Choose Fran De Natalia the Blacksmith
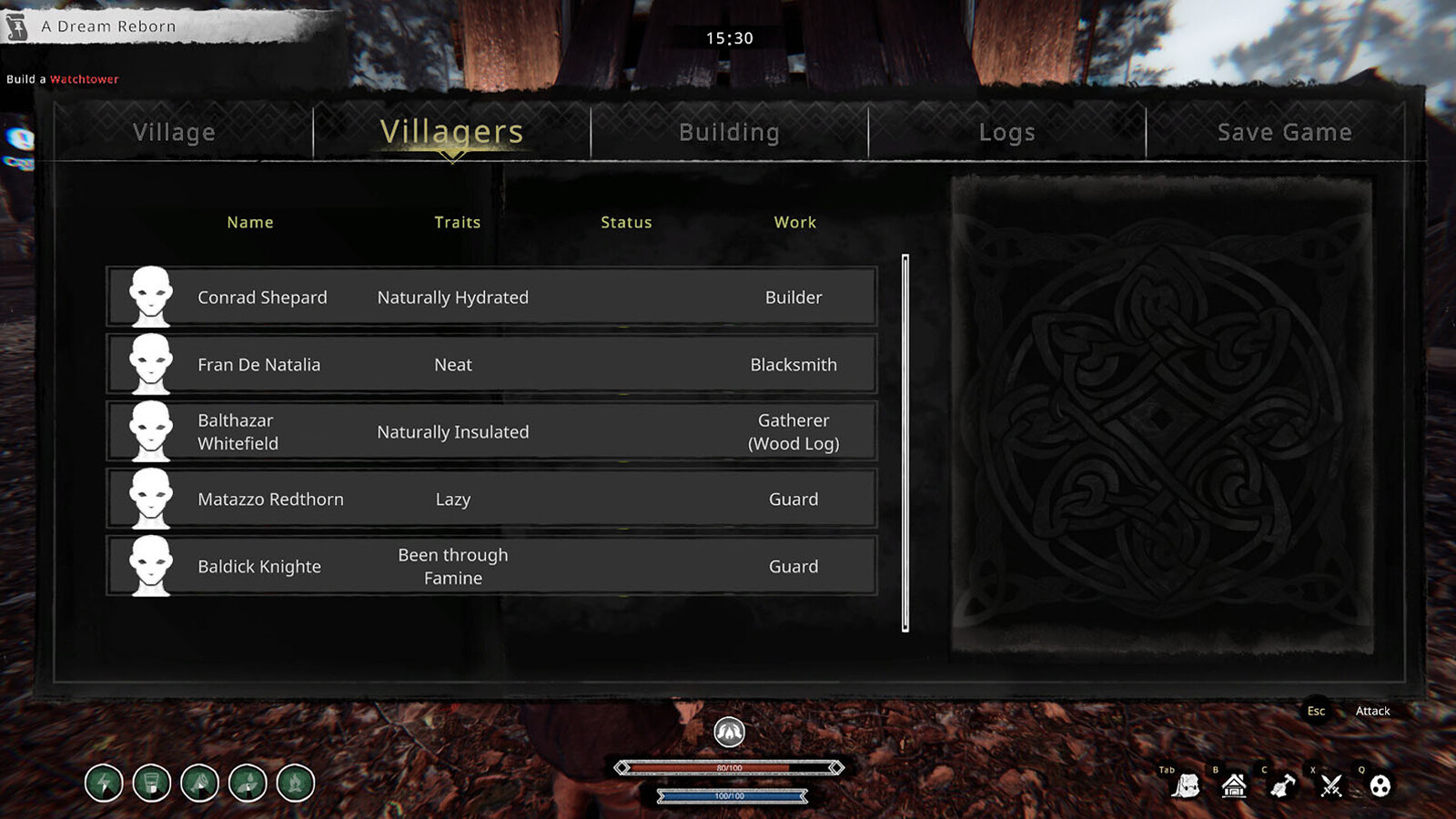1456x819 pixels. point(491,365)
